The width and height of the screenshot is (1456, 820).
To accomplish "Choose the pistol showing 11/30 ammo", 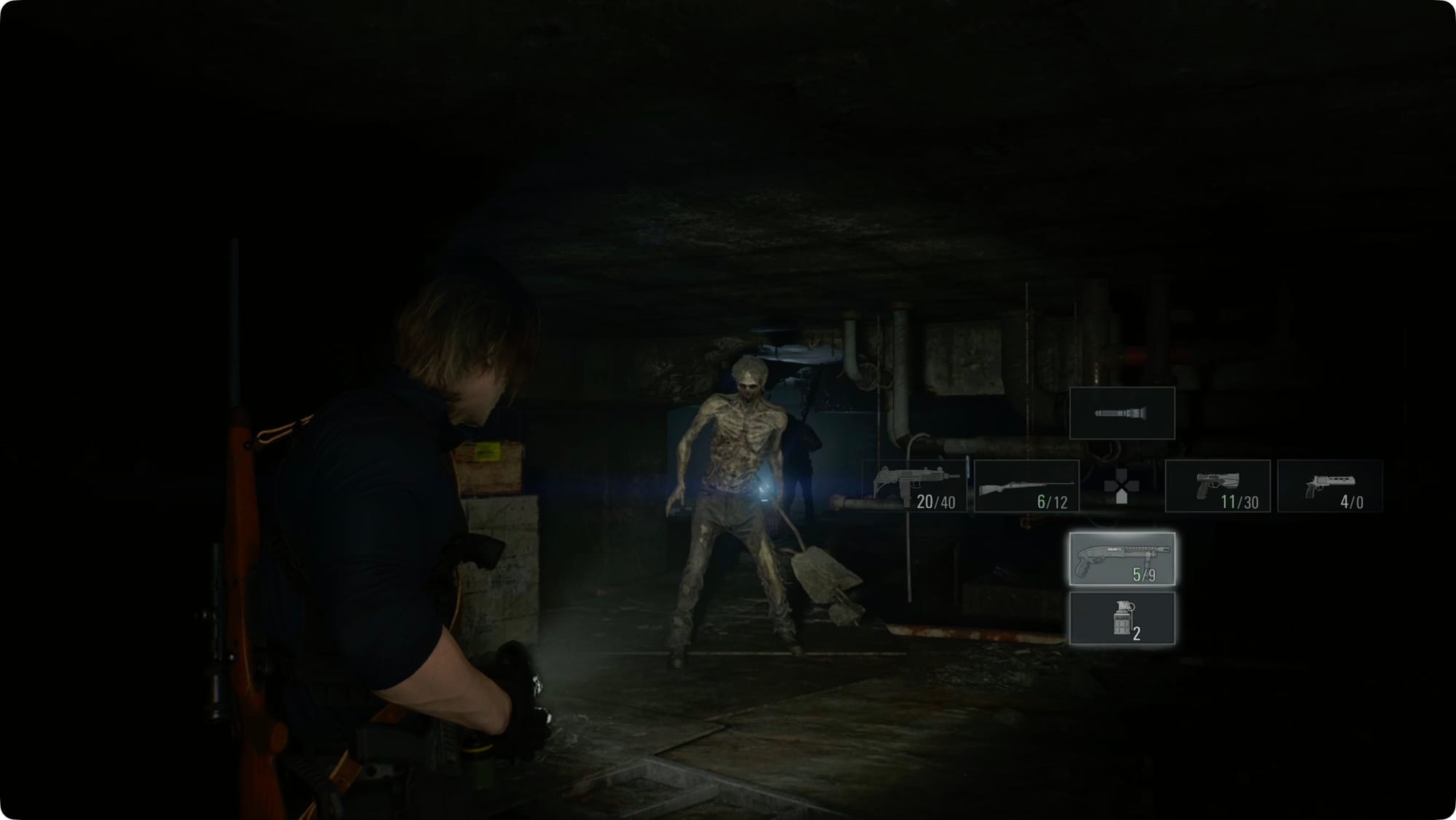I will click(x=1218, y=486).
